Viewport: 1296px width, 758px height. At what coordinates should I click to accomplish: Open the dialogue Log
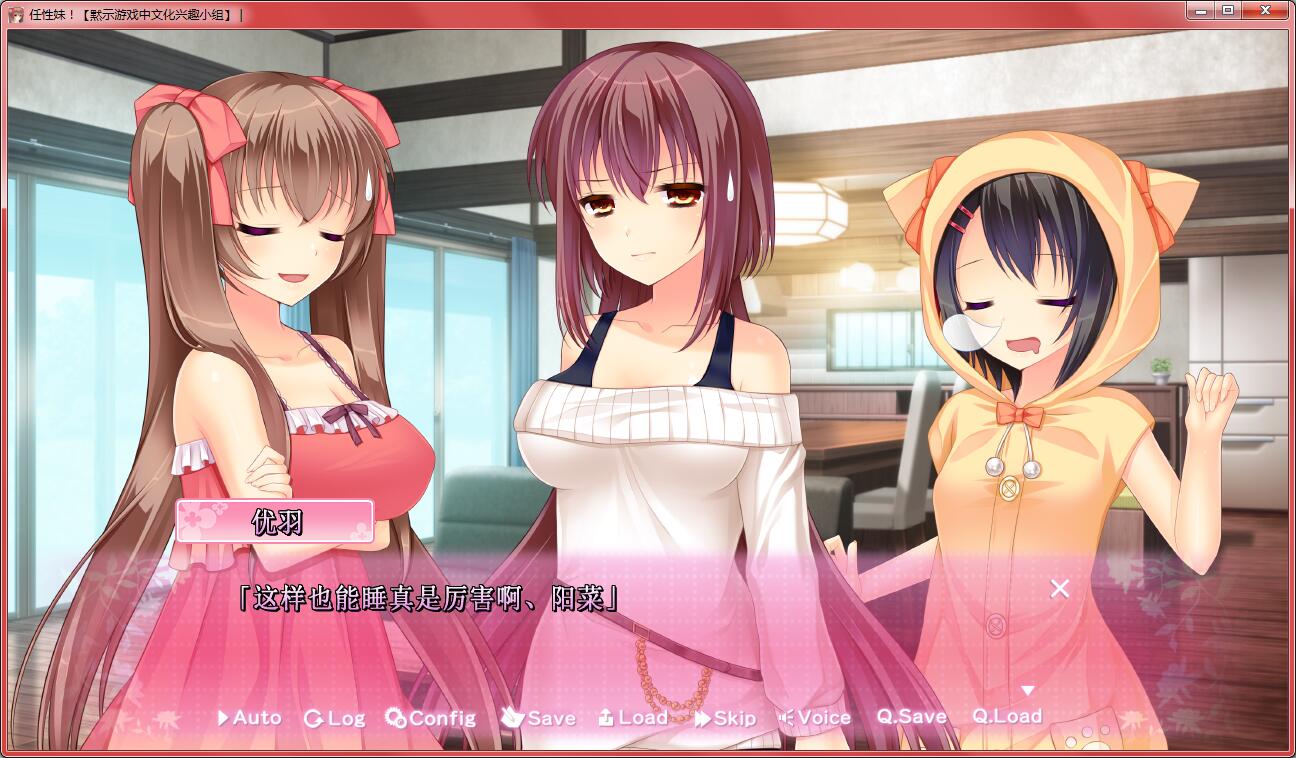coord(335,718)
